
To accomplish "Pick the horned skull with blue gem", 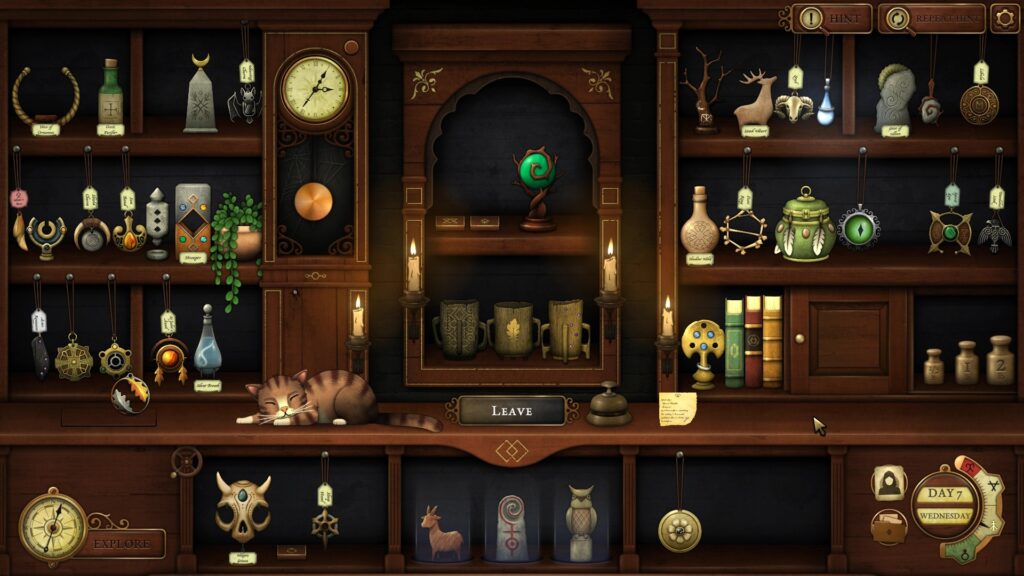I will (243, 509).
